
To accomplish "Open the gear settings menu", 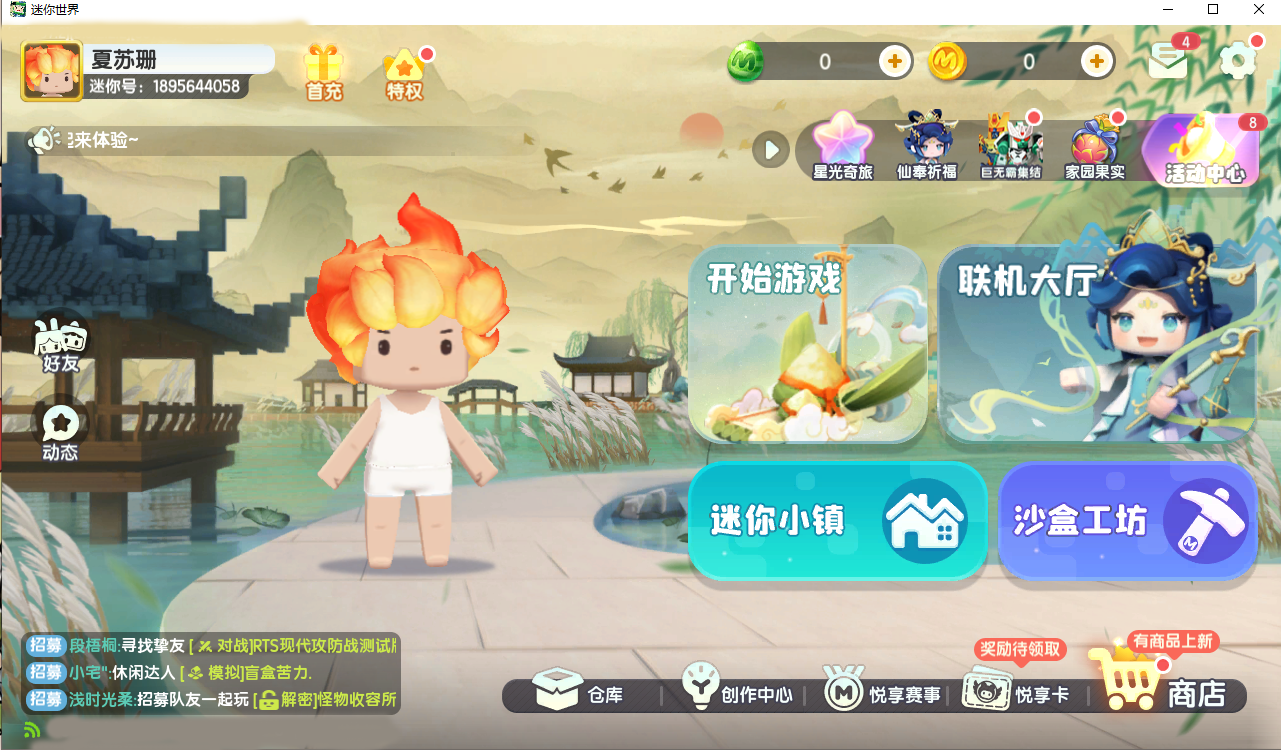I will click(x=1238, y=61).
